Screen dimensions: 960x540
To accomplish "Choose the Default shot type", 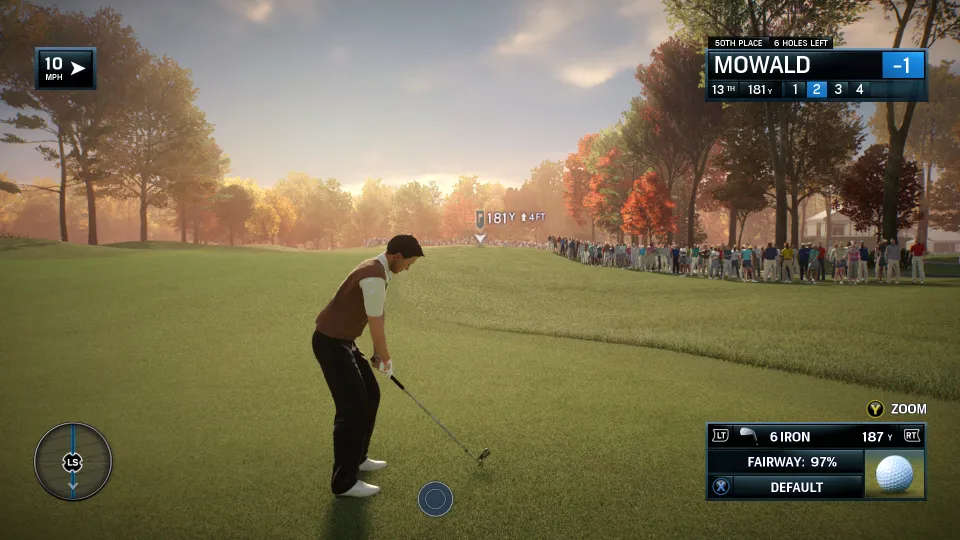I will (x=796, y=487).
